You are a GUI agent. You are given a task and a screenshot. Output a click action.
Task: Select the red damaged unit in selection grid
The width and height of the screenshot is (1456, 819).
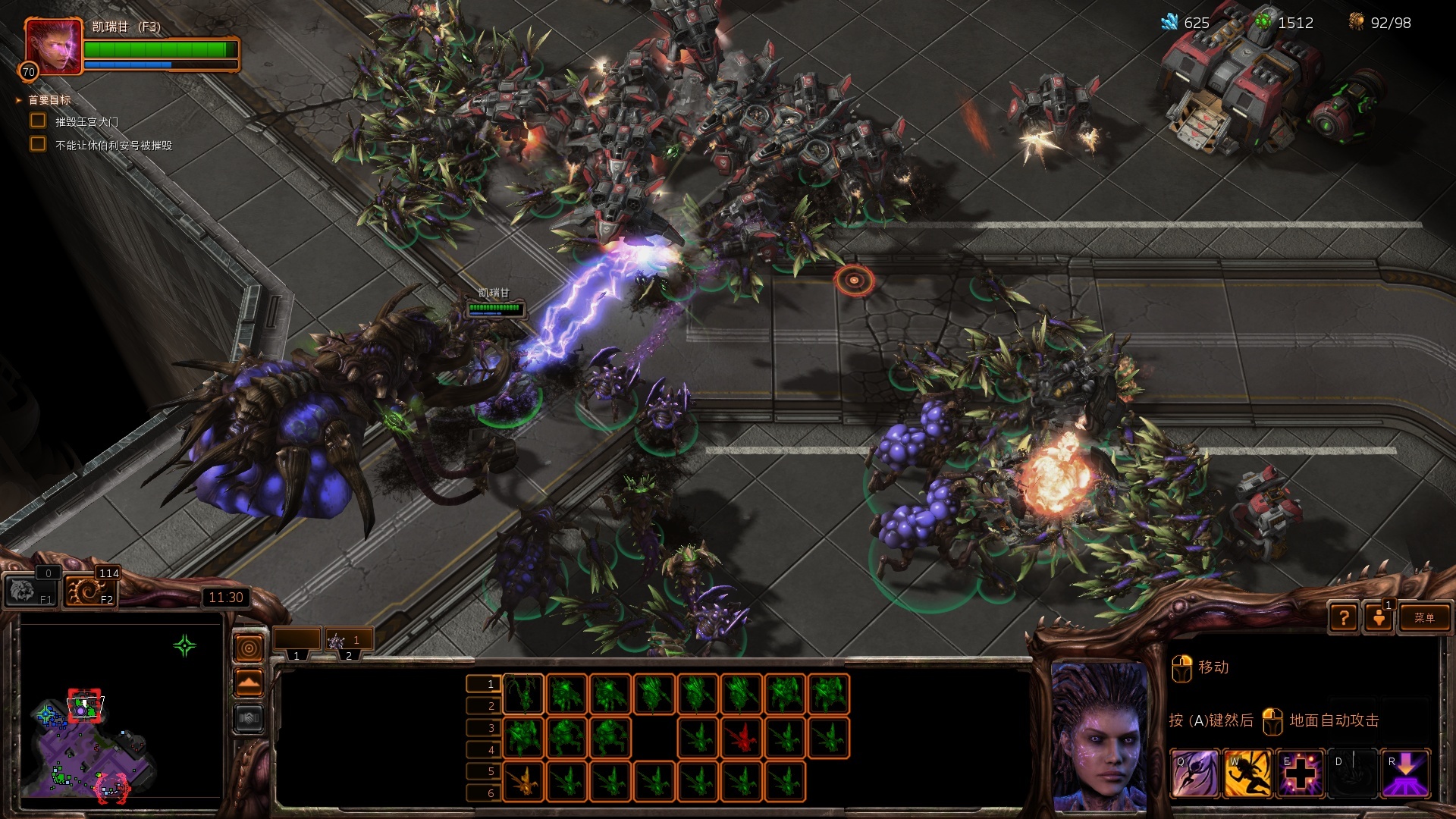click(742, 737)
